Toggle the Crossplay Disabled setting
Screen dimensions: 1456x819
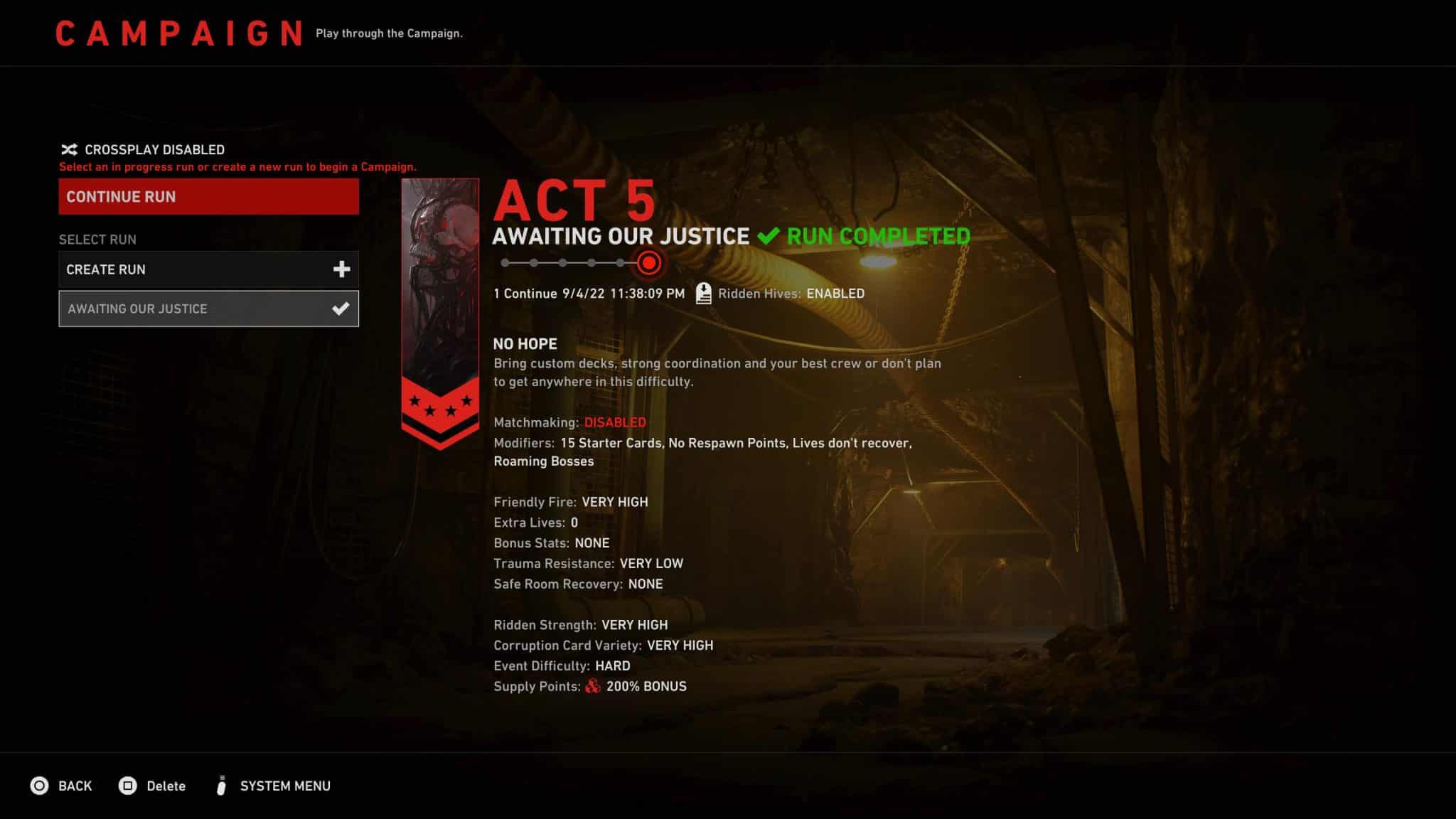point(143,149)
